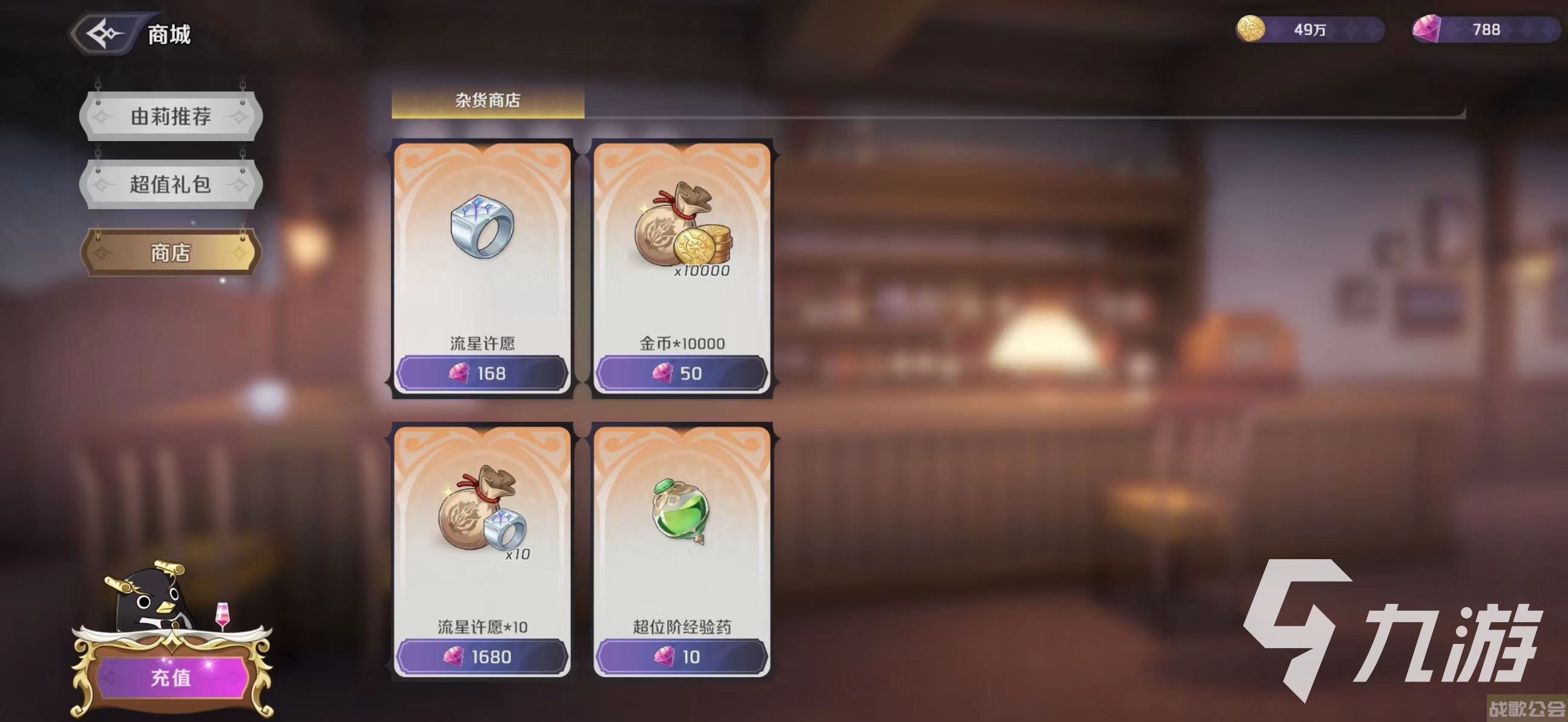Open the 杂货商店 tab
This screenshot has width=1568, height=722.
487,100
